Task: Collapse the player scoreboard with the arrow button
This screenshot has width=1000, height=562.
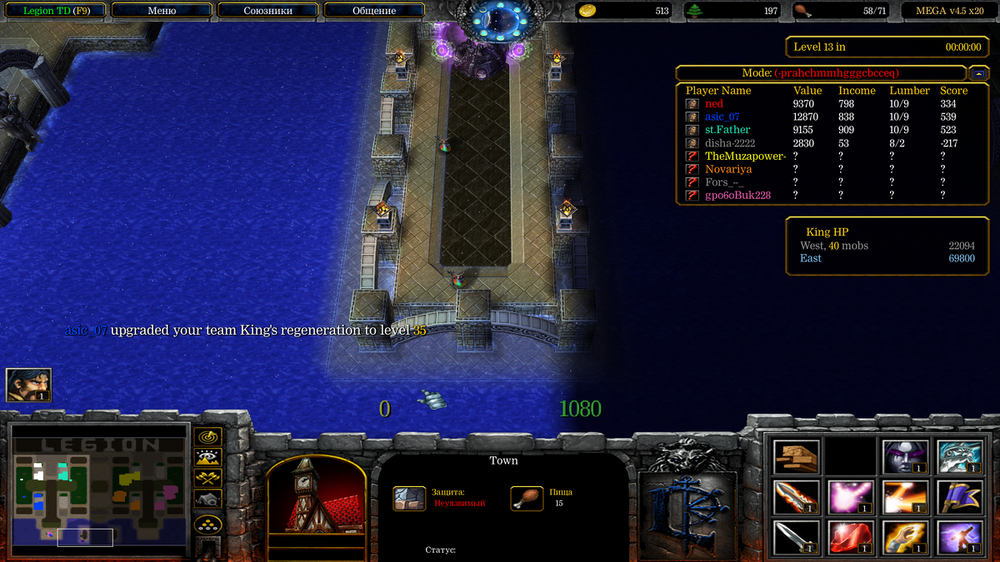Action: pos(978,73)
